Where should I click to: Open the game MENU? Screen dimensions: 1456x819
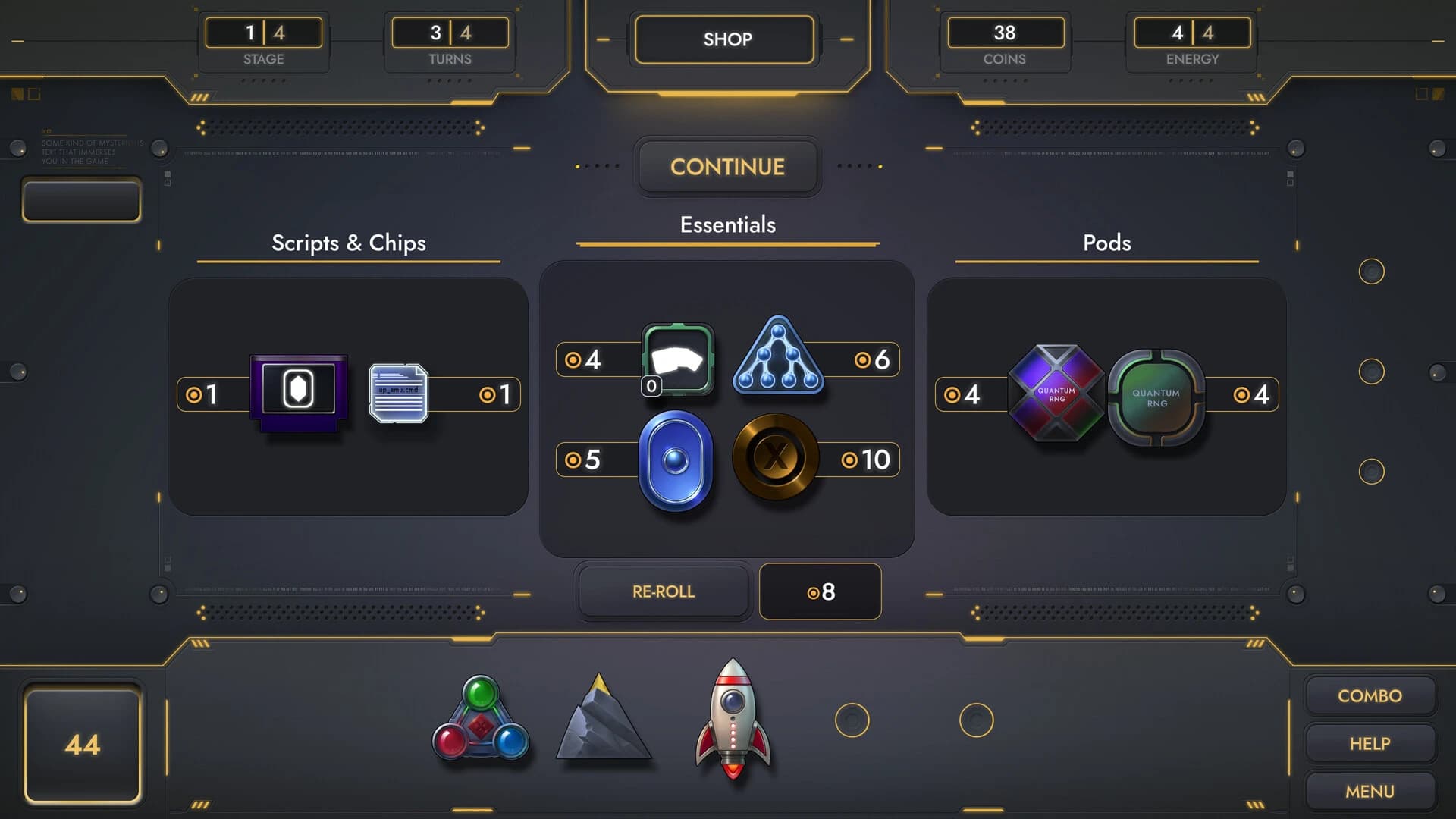point(1370,791)
